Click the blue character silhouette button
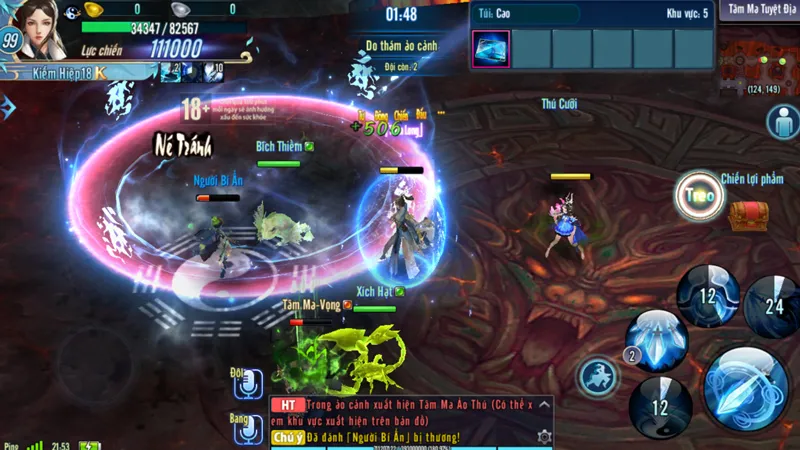 coord(782,122)
